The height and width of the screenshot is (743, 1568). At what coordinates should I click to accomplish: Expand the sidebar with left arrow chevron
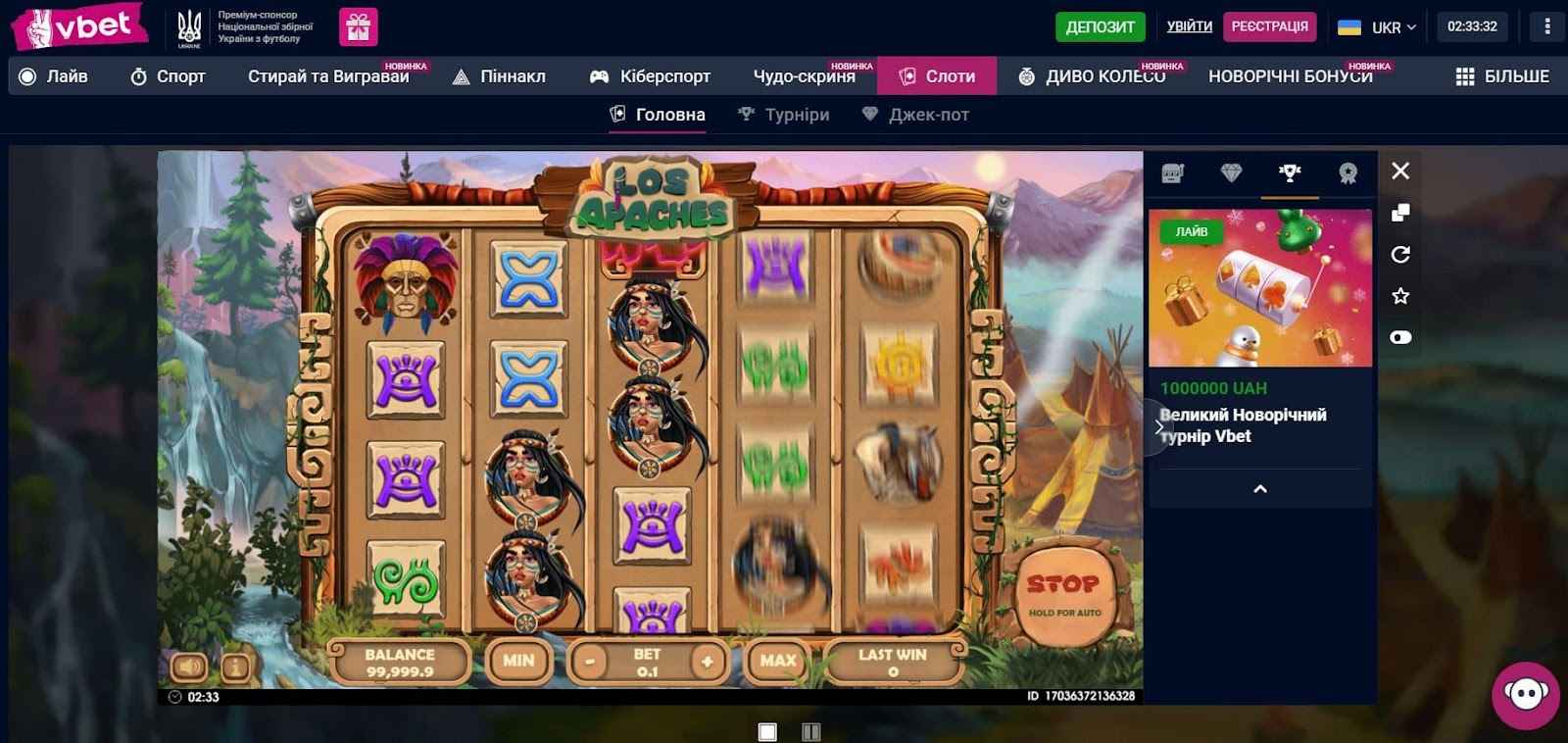(x=1158, y=425)
